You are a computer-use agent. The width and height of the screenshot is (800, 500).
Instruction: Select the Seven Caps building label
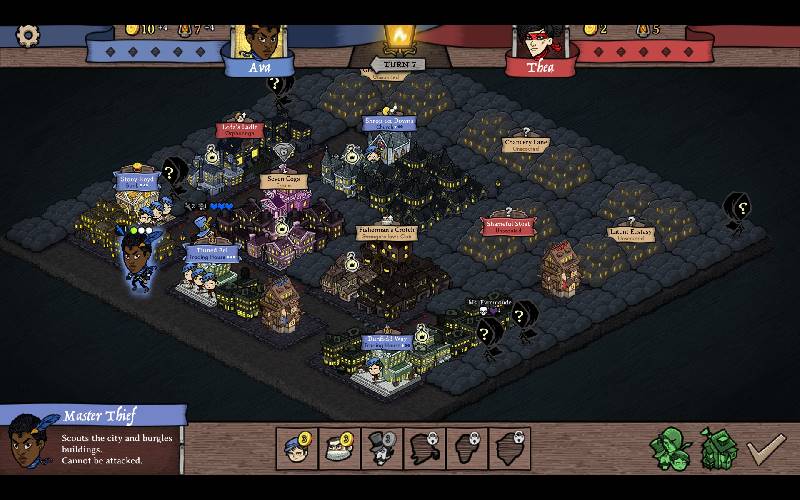coord(280,181)
